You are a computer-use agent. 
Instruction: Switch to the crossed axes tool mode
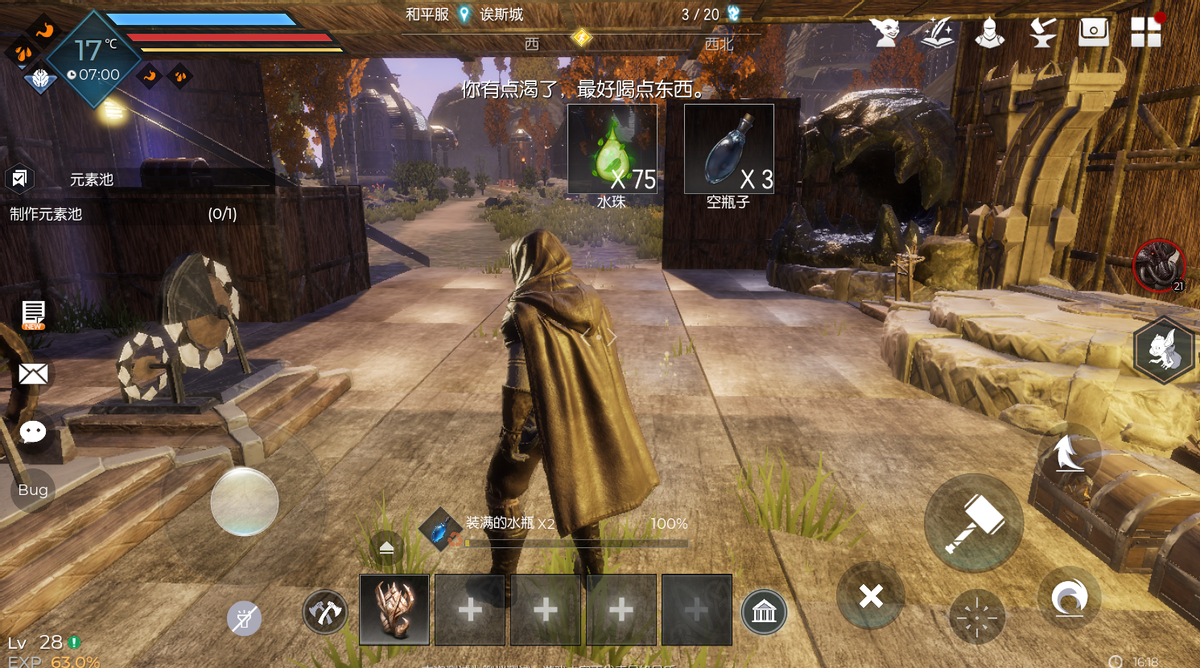pos(325,611)
